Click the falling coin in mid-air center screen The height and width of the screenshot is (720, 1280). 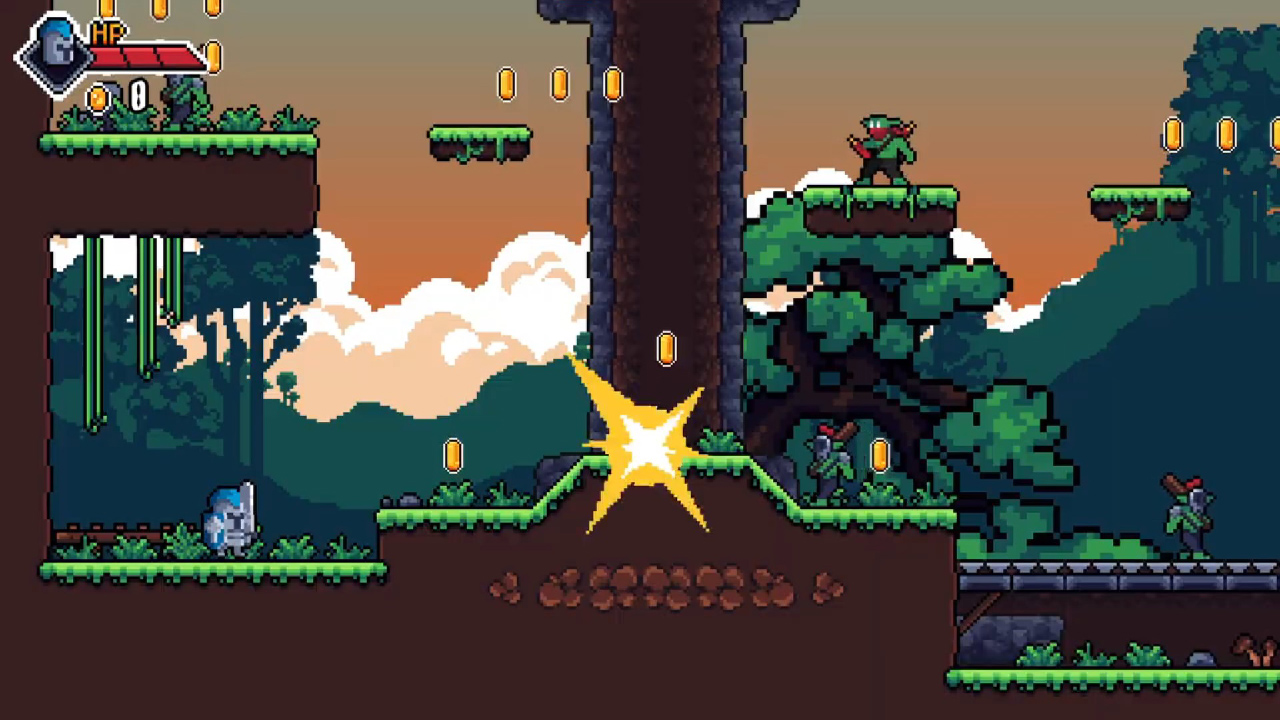point(666,348)
